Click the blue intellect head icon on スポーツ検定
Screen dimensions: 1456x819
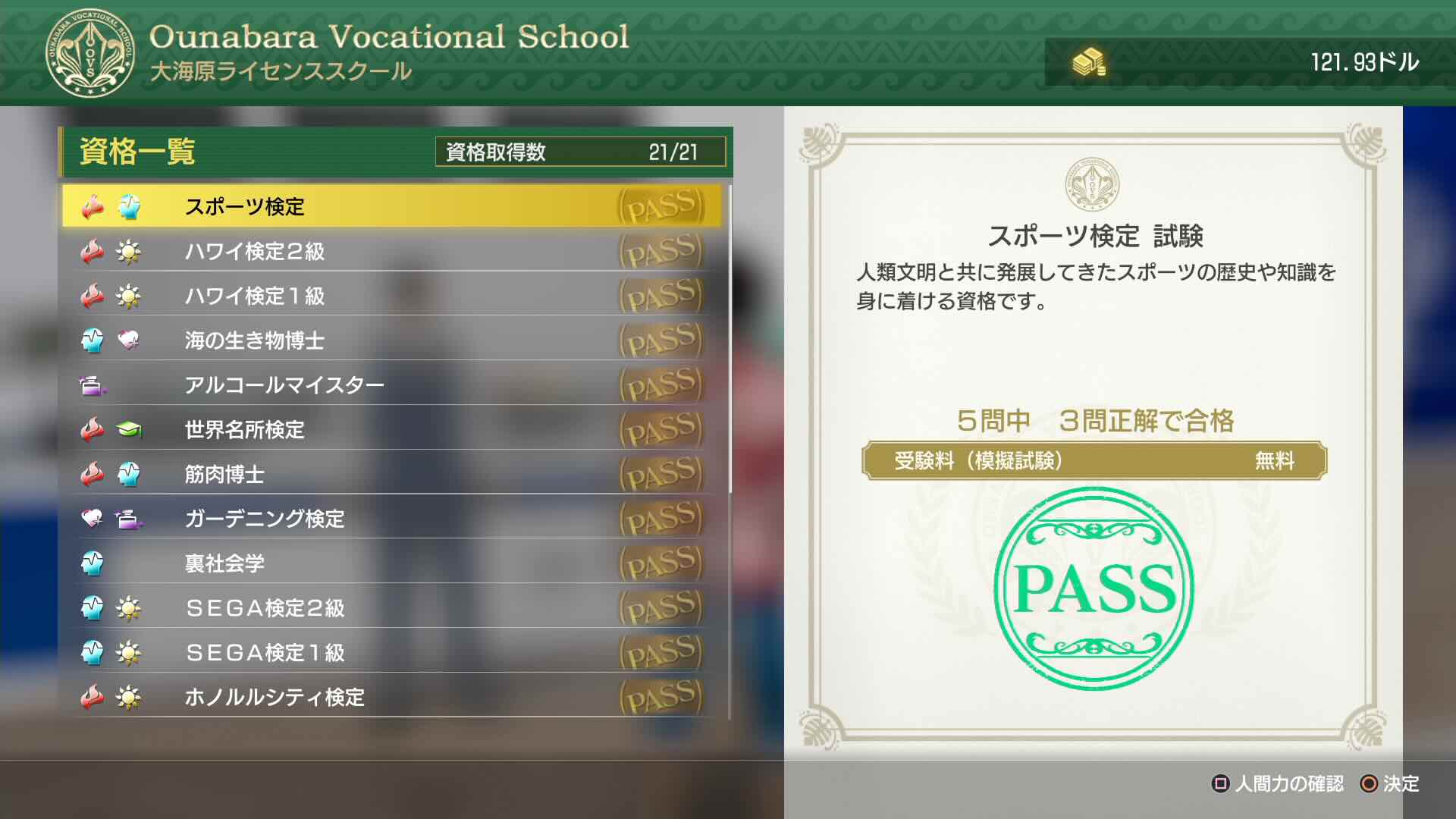(131, 206)
